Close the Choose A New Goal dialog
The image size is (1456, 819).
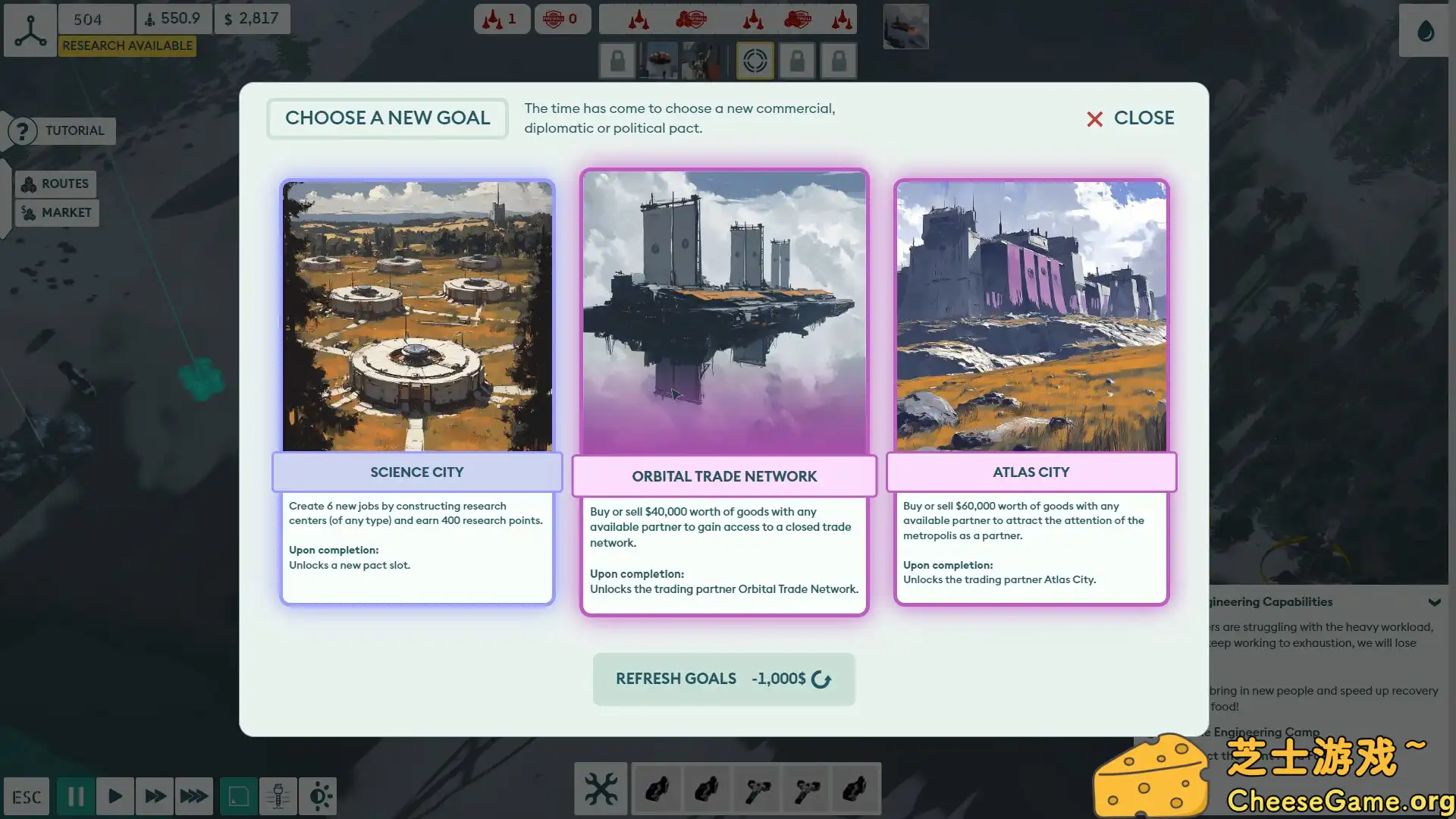(x=1129, y=118)
